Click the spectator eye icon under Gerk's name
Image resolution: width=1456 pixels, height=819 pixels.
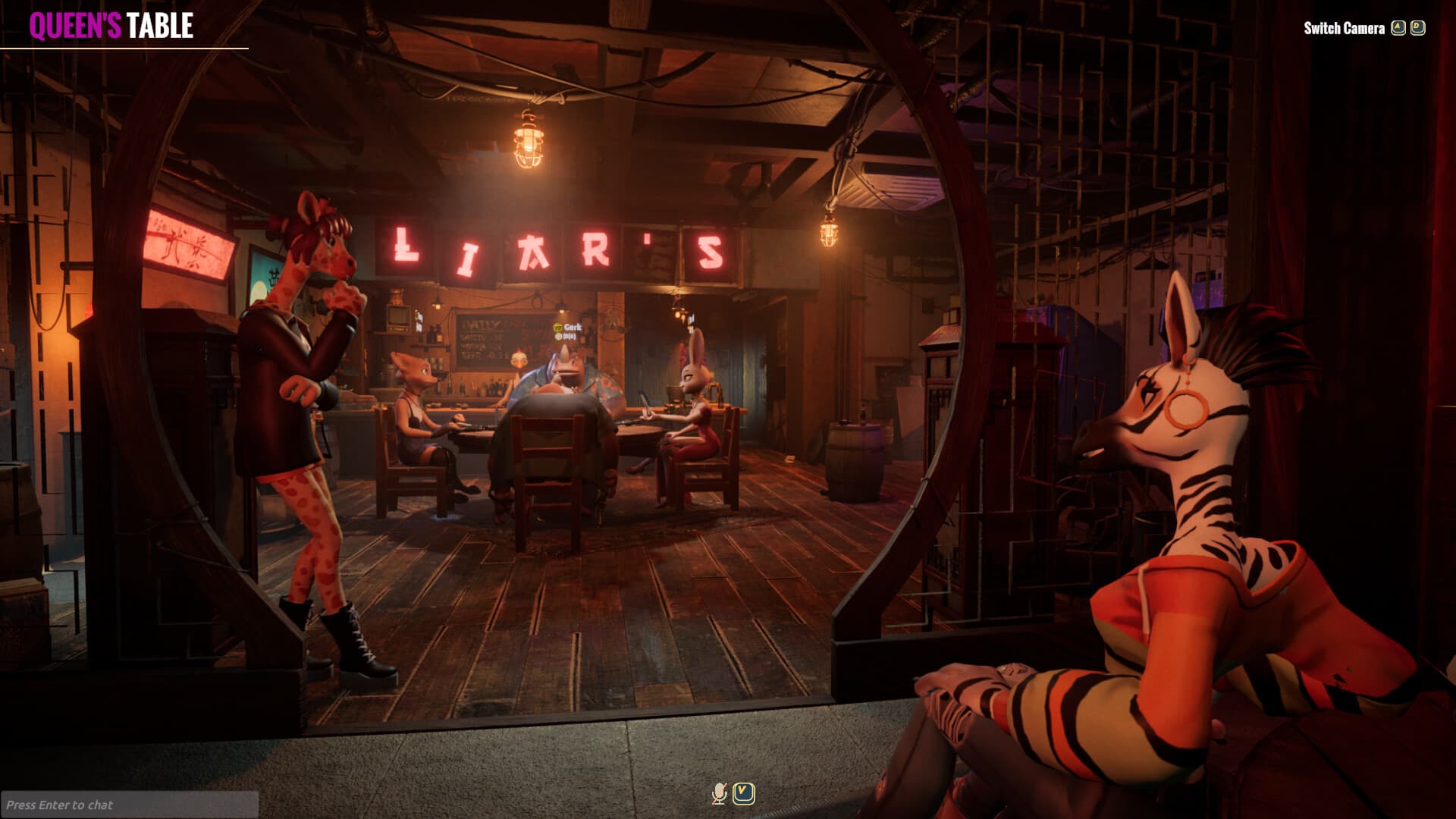coord(559,337)
